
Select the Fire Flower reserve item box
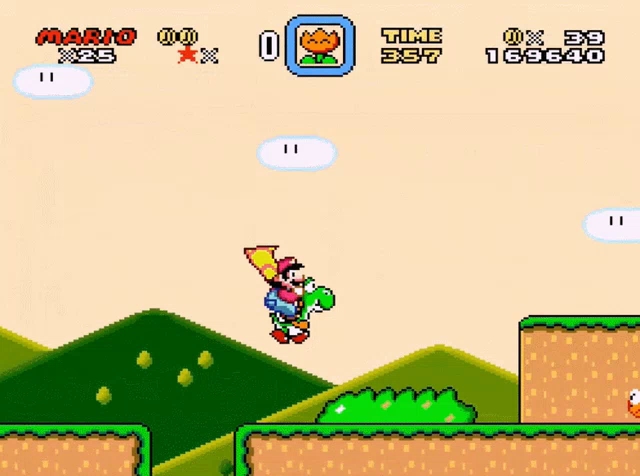[320, 45]
